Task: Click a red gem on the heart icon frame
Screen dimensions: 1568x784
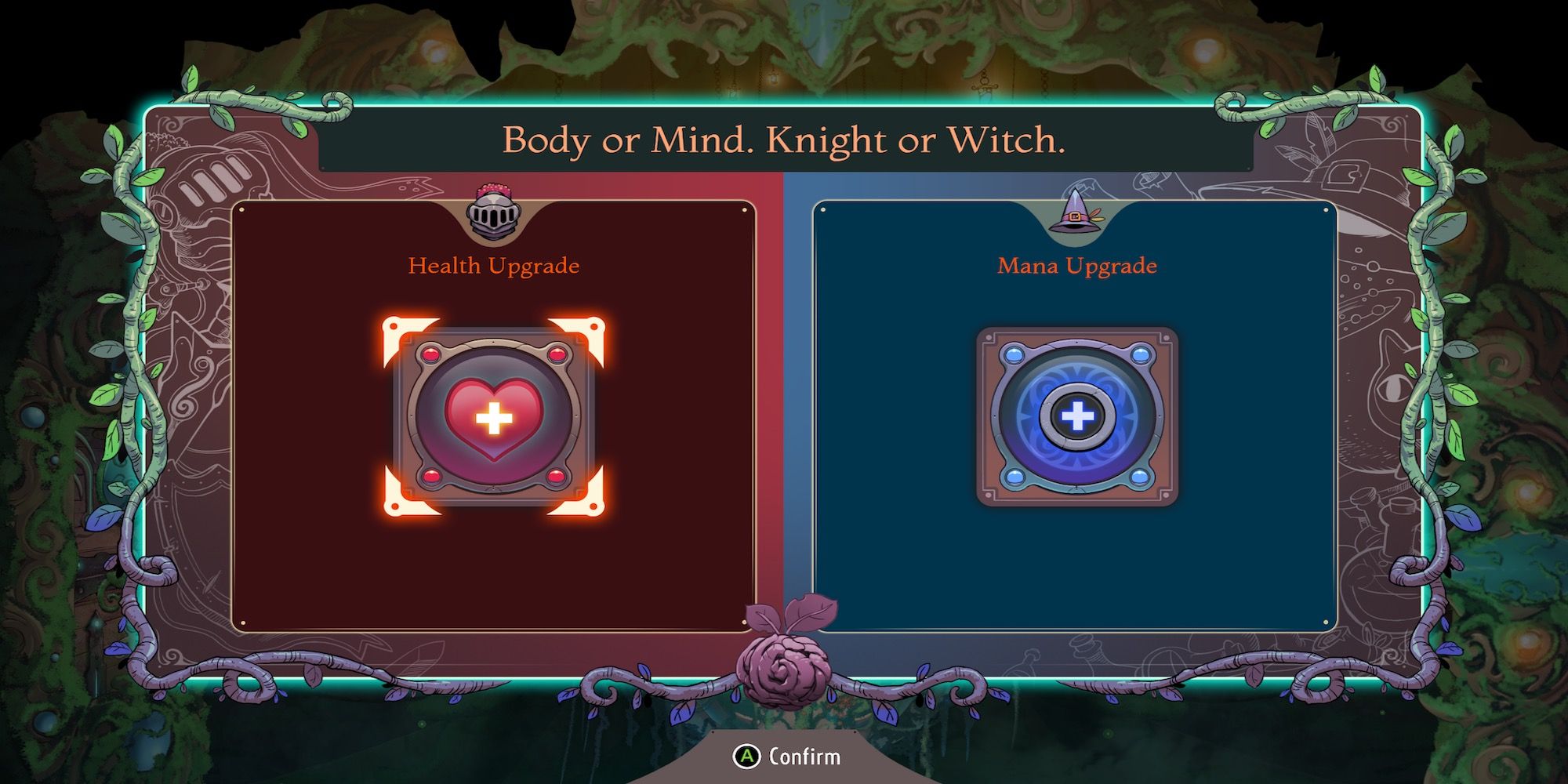Action: tap(429, 354)
